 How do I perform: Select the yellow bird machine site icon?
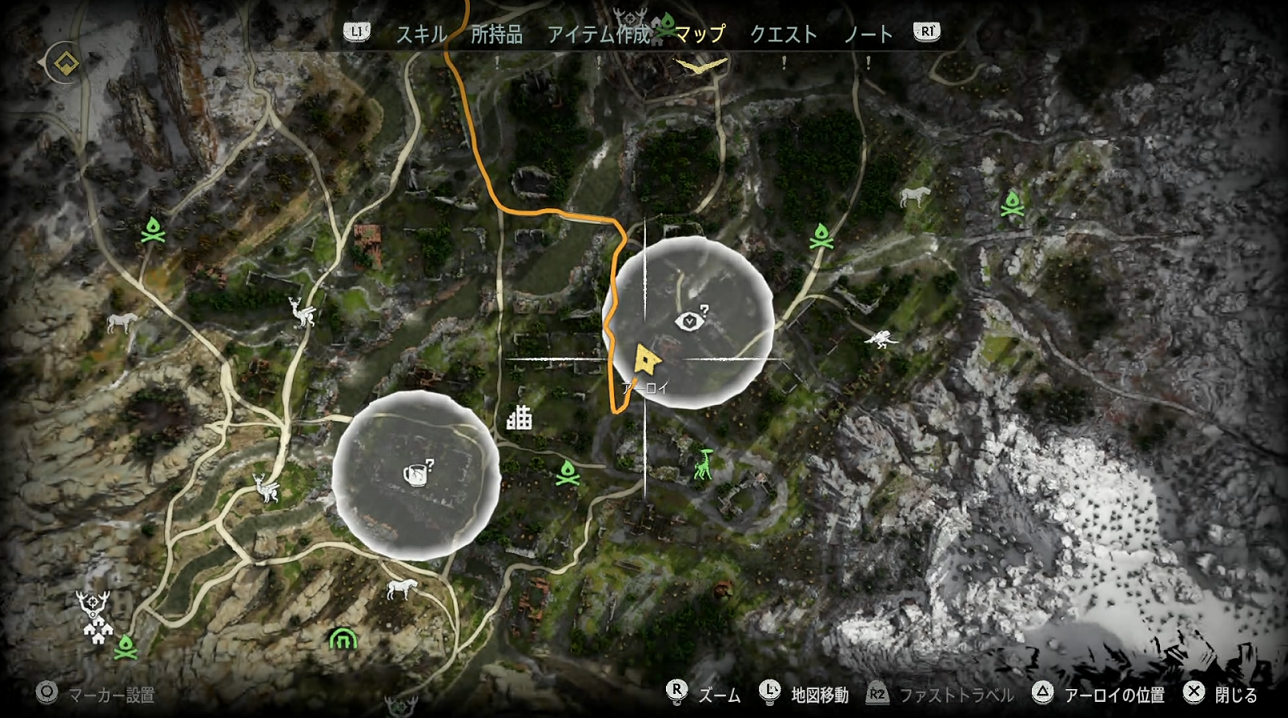click(x=701, y=66)
